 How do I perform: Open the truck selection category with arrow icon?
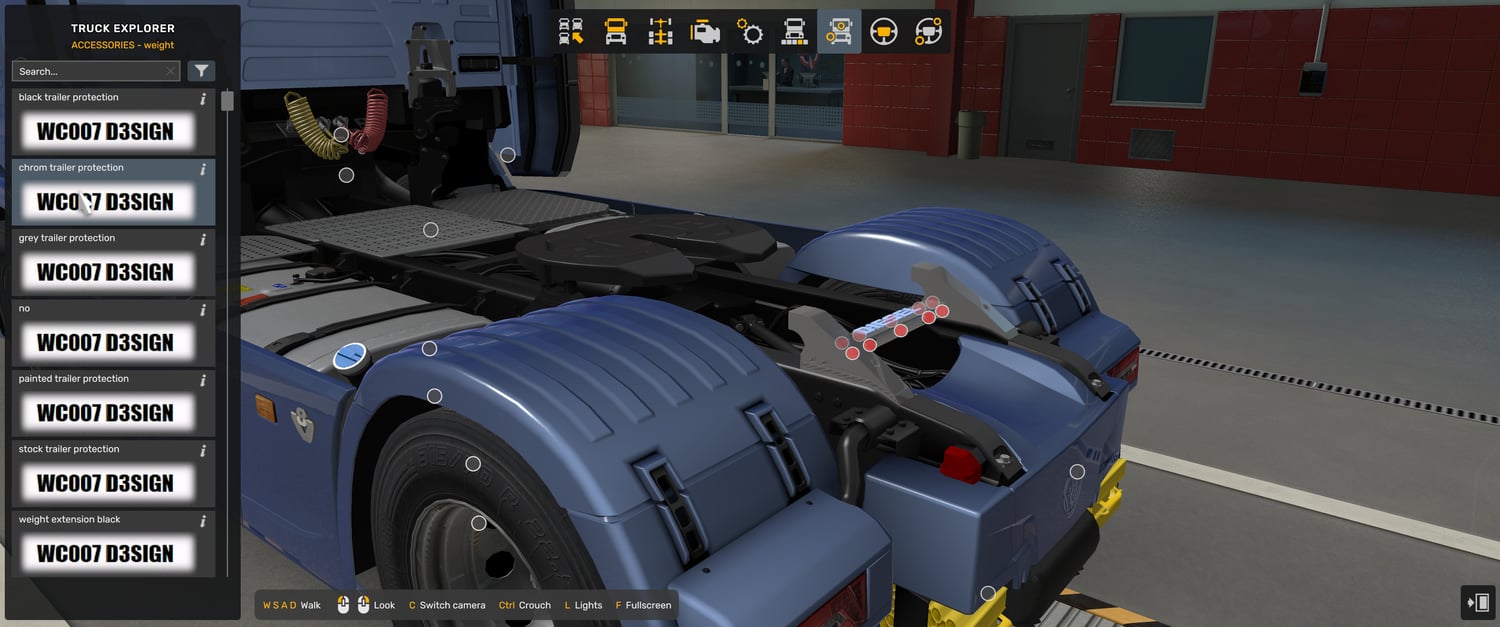(x=571, y=32)
